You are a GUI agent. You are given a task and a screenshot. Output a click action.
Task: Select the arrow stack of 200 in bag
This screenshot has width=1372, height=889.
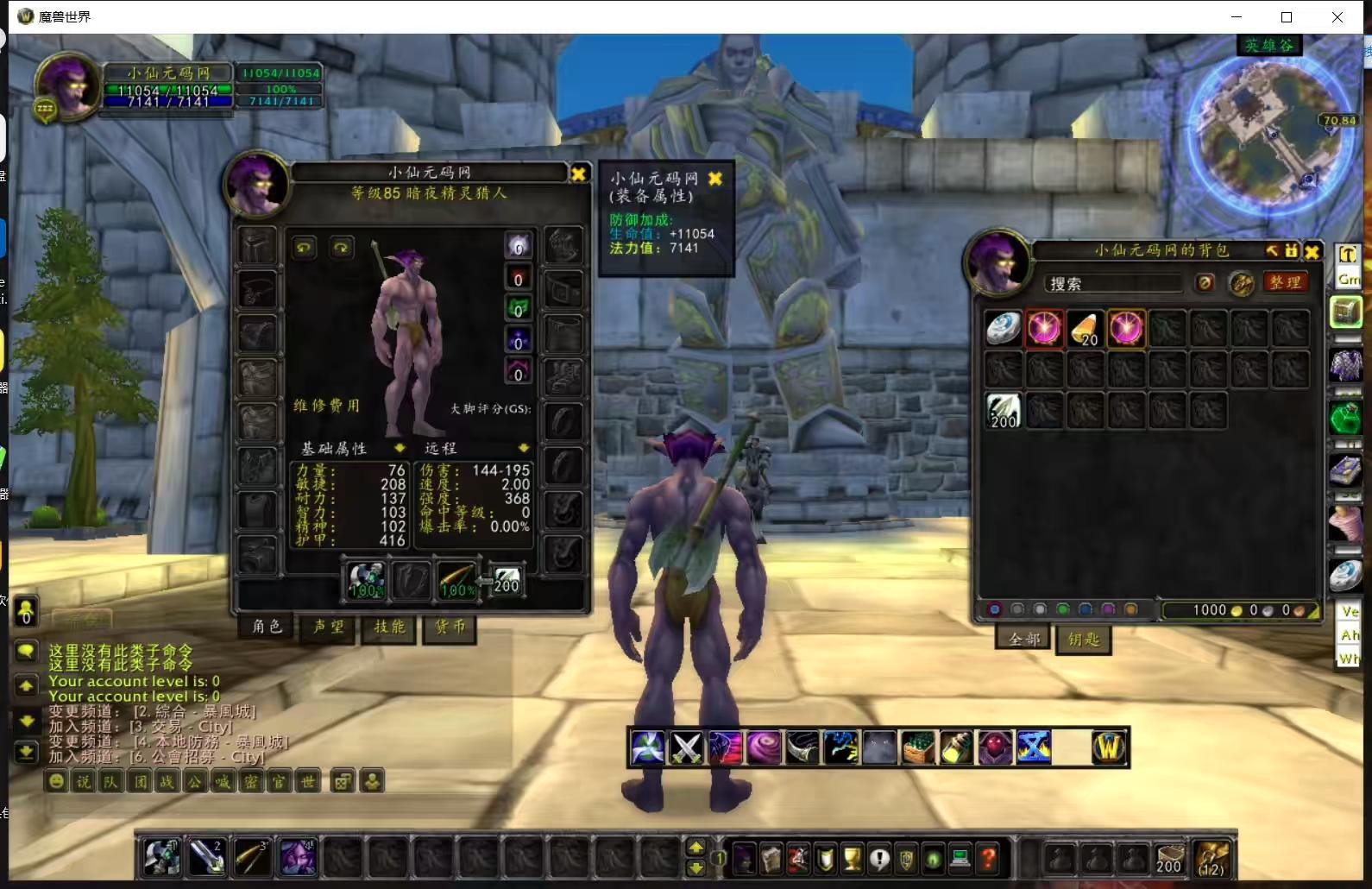(1003, 411)
